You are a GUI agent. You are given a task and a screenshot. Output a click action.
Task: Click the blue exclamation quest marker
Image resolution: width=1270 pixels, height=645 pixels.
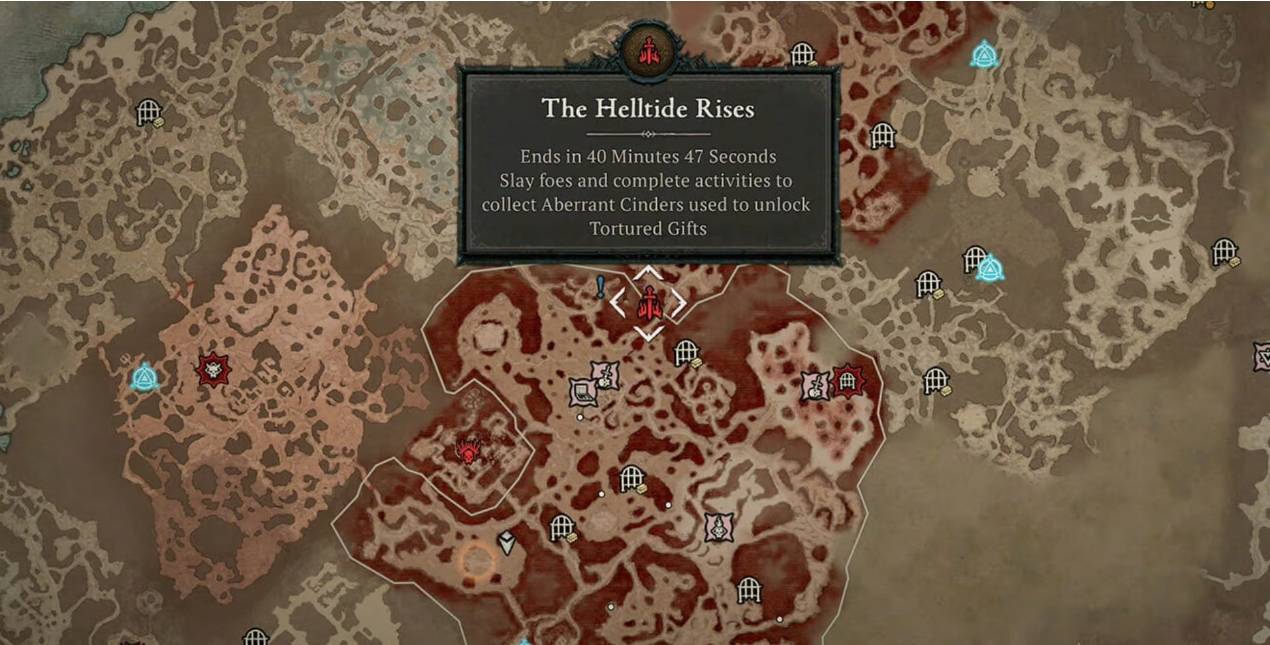[x=600, y=288]
